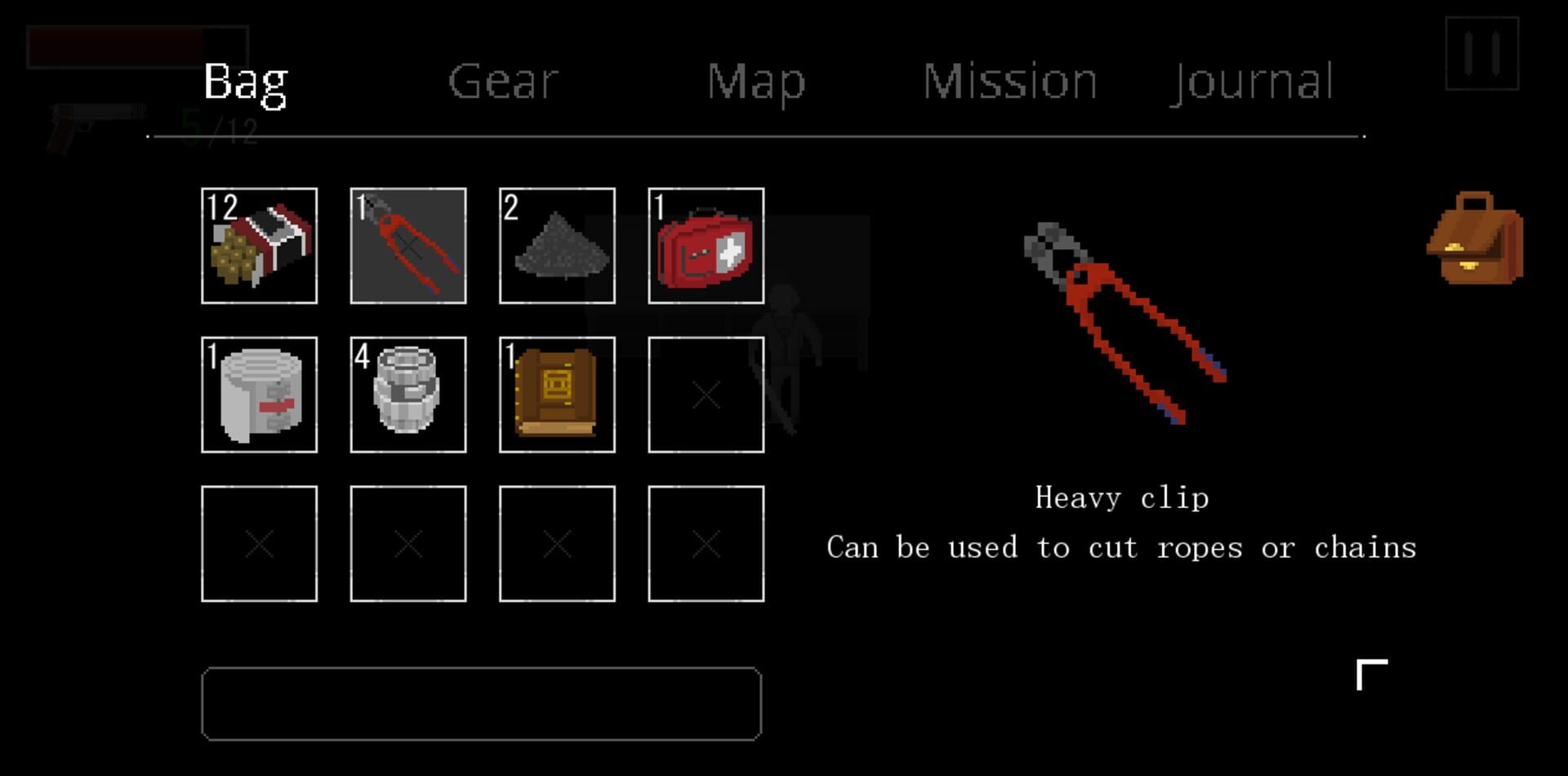This screenshot has width=1568, height=776.
Task: Select the ammo box item
Action: point(259,245)
